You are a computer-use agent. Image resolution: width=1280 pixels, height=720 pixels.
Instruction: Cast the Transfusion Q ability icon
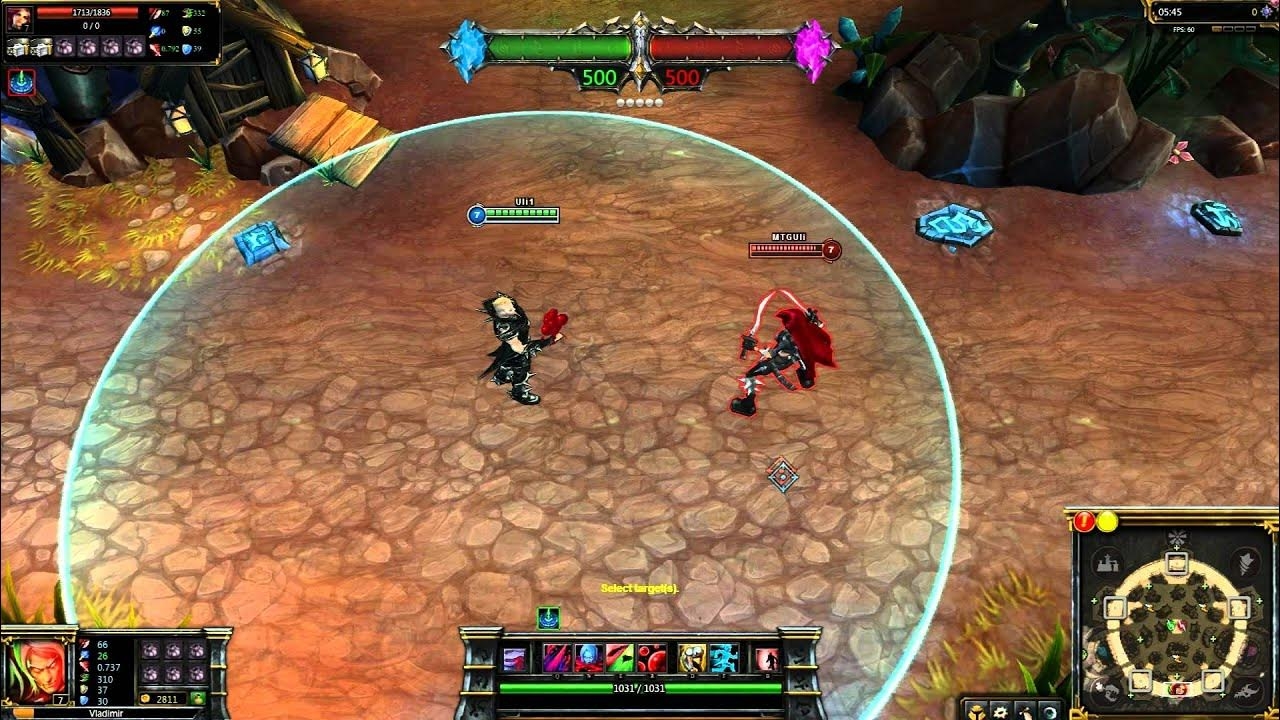pyautogui.click(x=556, y=657)
